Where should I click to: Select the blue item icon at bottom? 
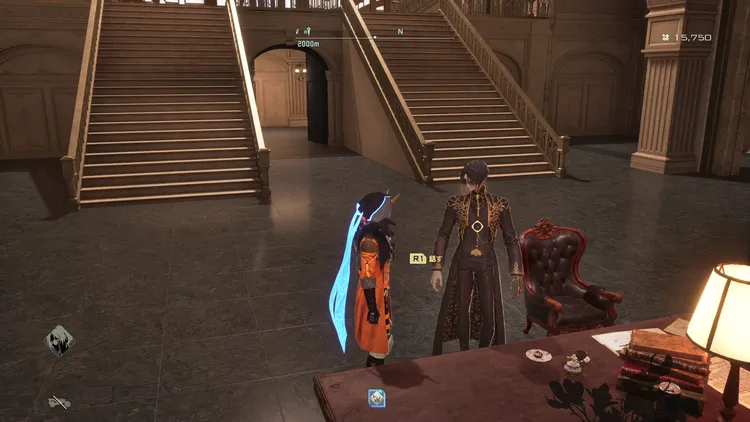click(x=377, y=398)
